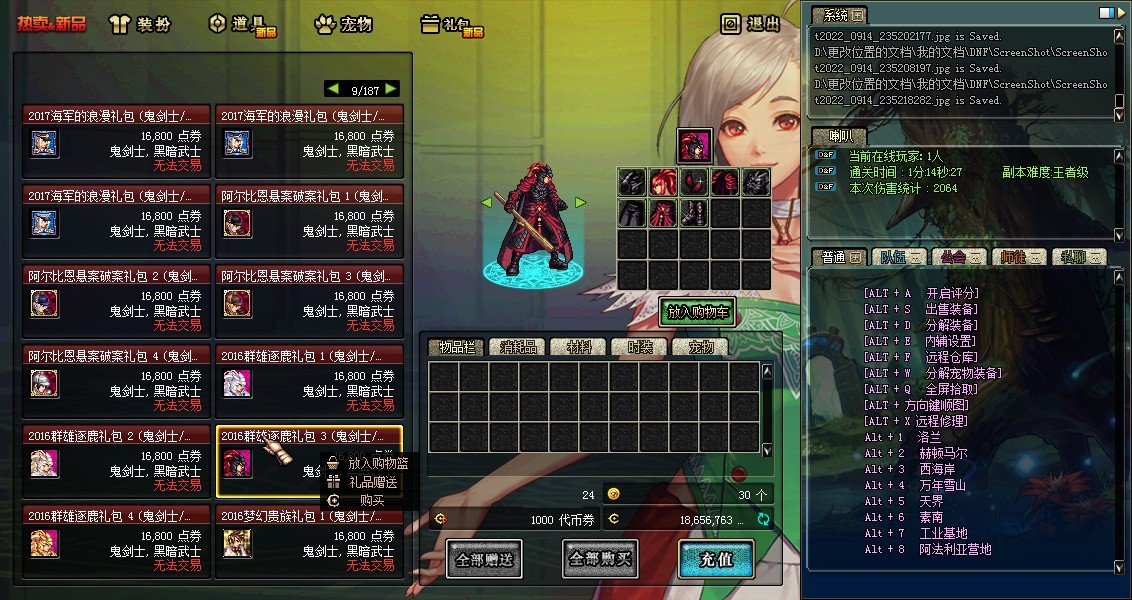Choose 放入购物篮 in the context menu
Viewport: 1132px width, 600px height.
pyautogui.click(x=377, y=463)
